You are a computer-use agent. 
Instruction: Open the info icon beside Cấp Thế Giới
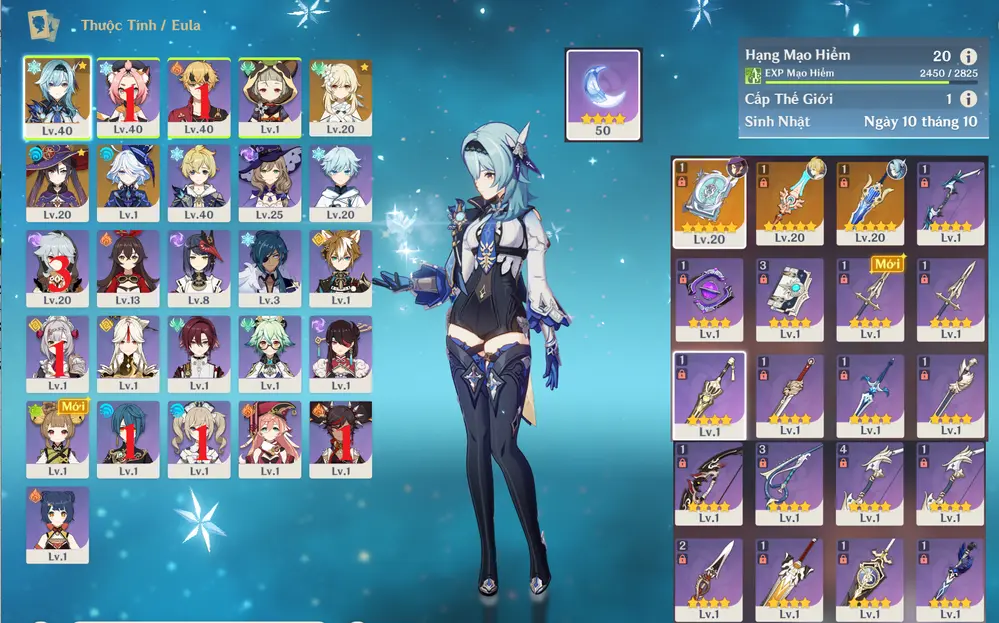(968, 99)
